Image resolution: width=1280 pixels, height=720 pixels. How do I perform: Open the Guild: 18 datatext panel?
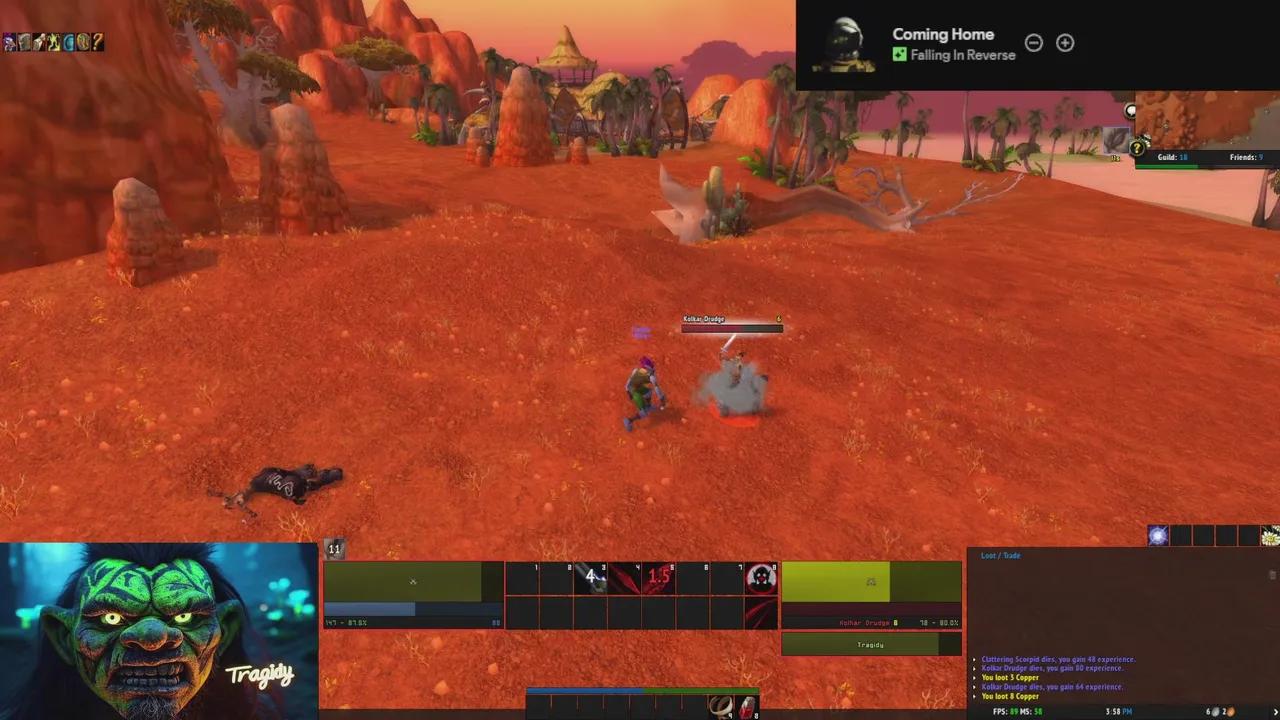coord(1173,157)
